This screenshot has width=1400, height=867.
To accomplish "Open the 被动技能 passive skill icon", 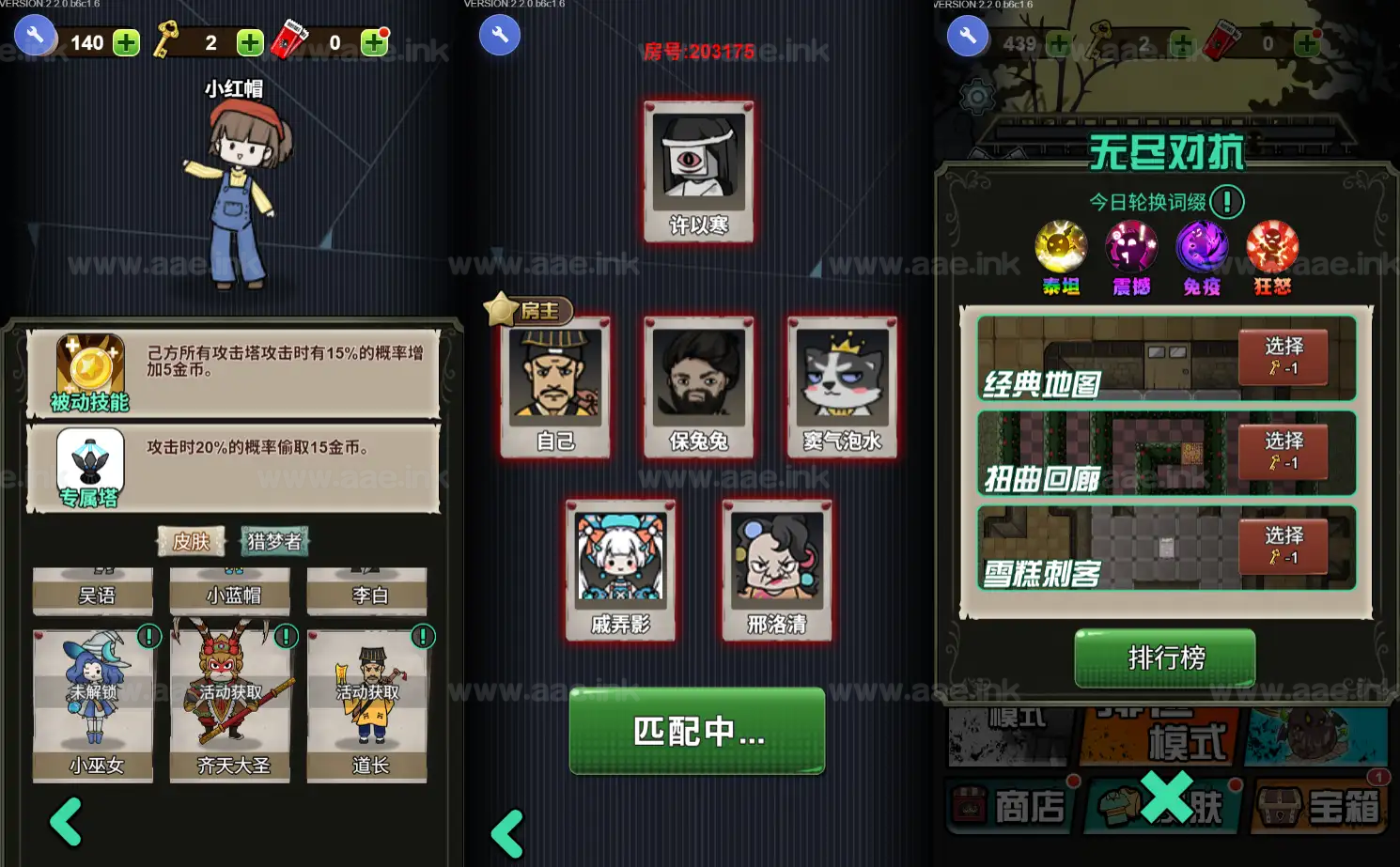I will coord(90,373).
